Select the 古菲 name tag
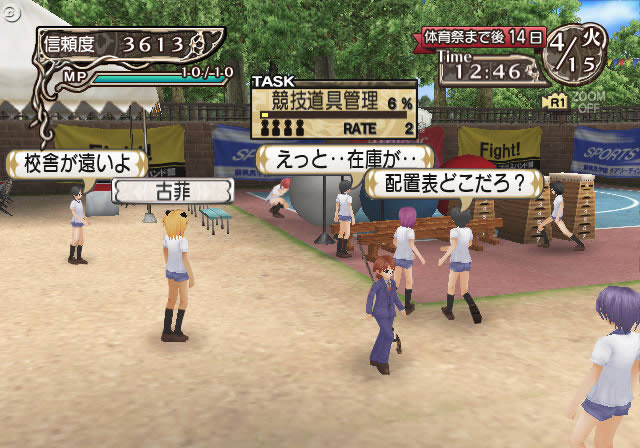Screen dimensions: 640x448 pyautogui.click(x=166, y=190)
